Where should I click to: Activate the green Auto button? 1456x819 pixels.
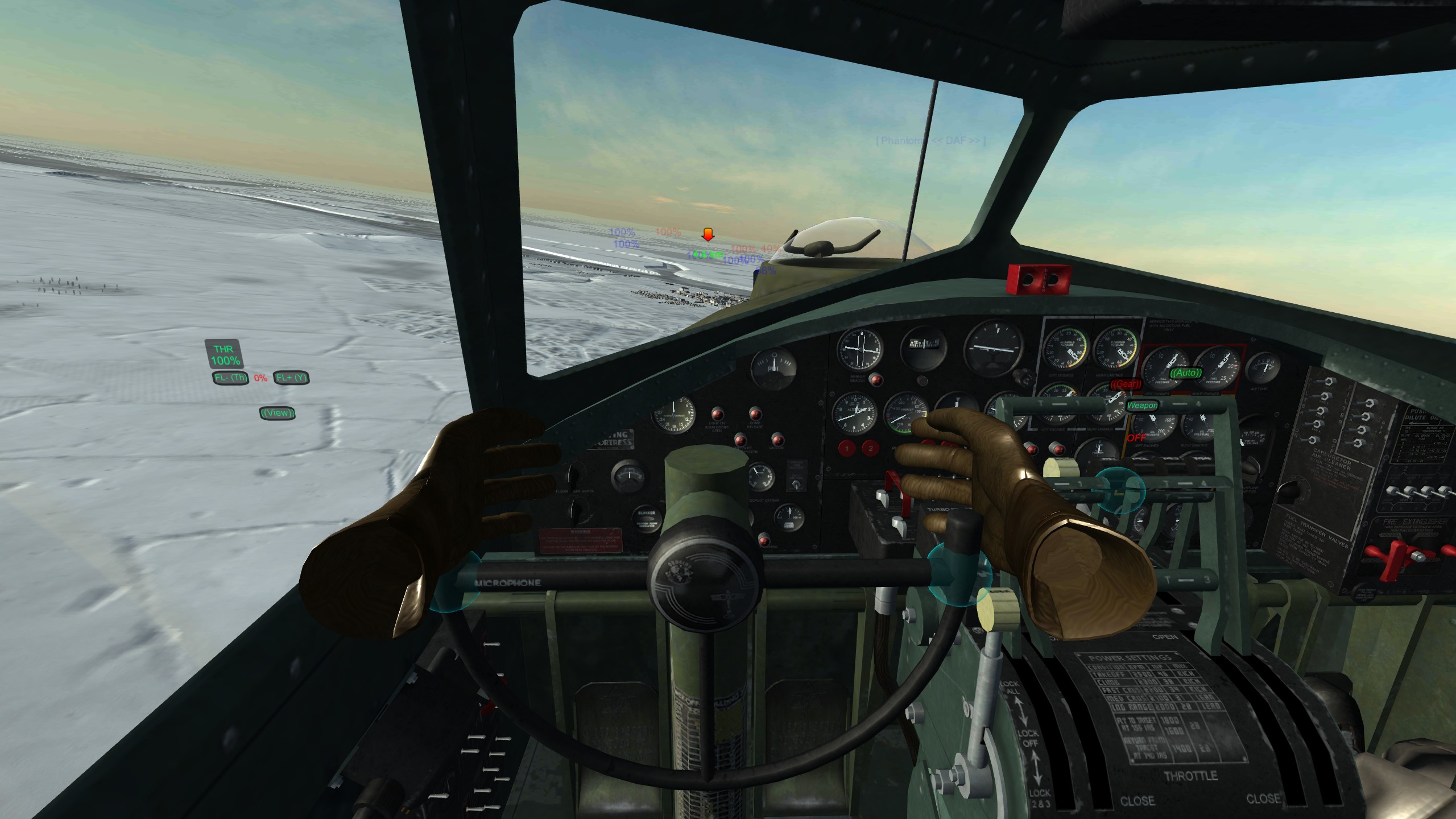pyautogui.click(x=1186, y=373)
